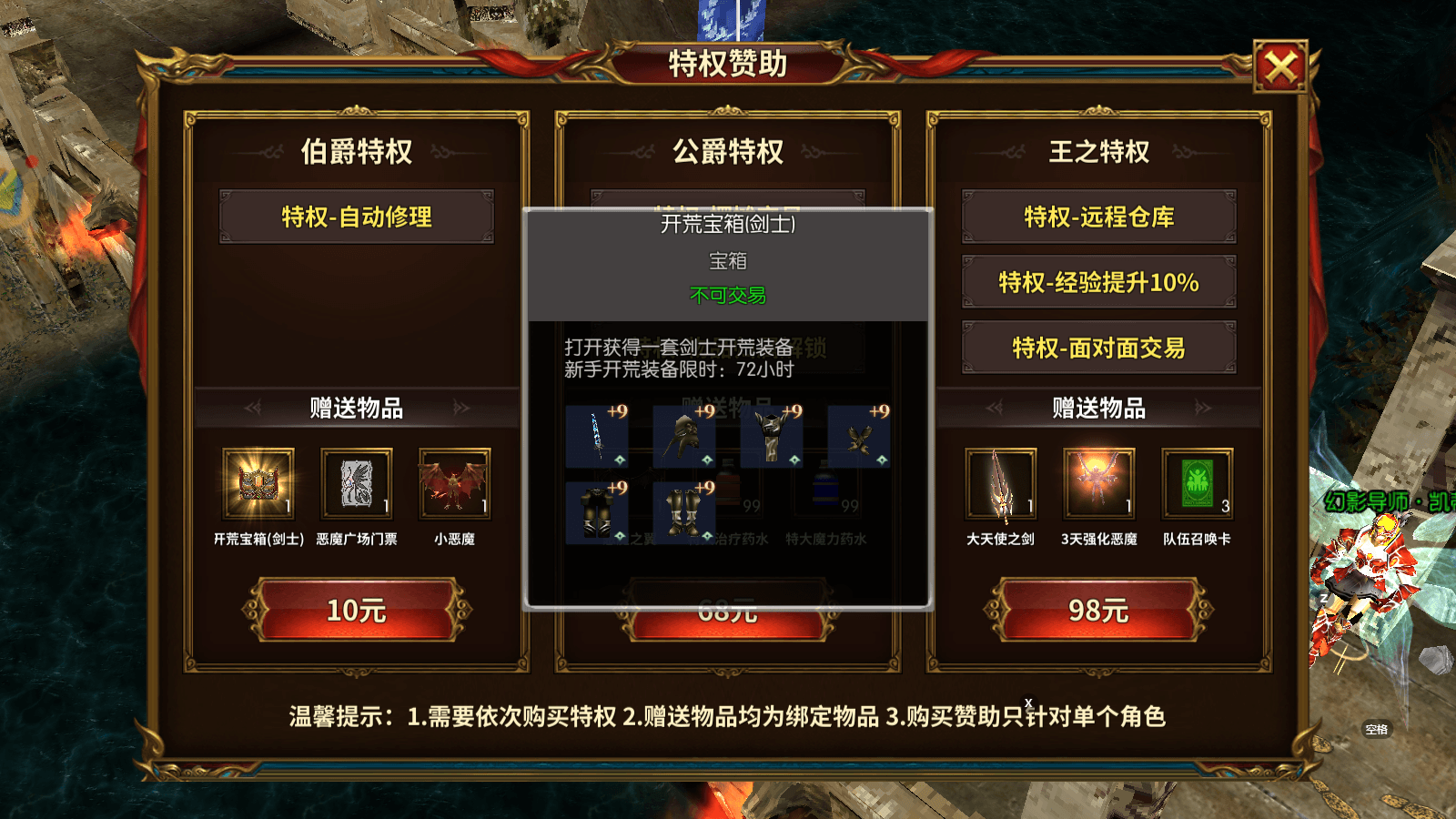Click the 大天使之剑 sword icon
1456x819 pixels.
point(999,482)
